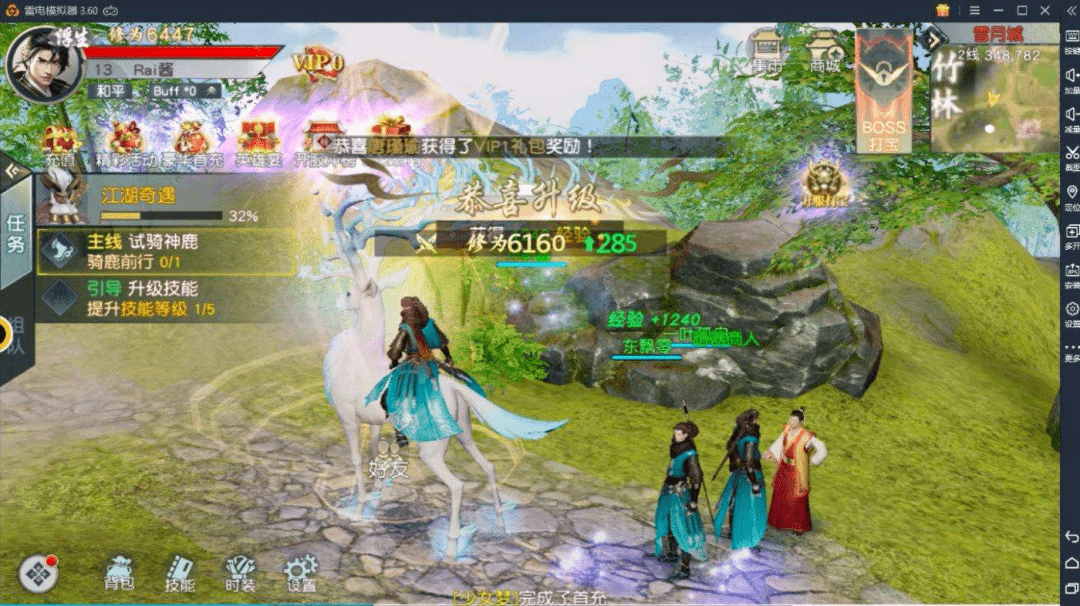Open the 商城 shop

pos(826,52)
